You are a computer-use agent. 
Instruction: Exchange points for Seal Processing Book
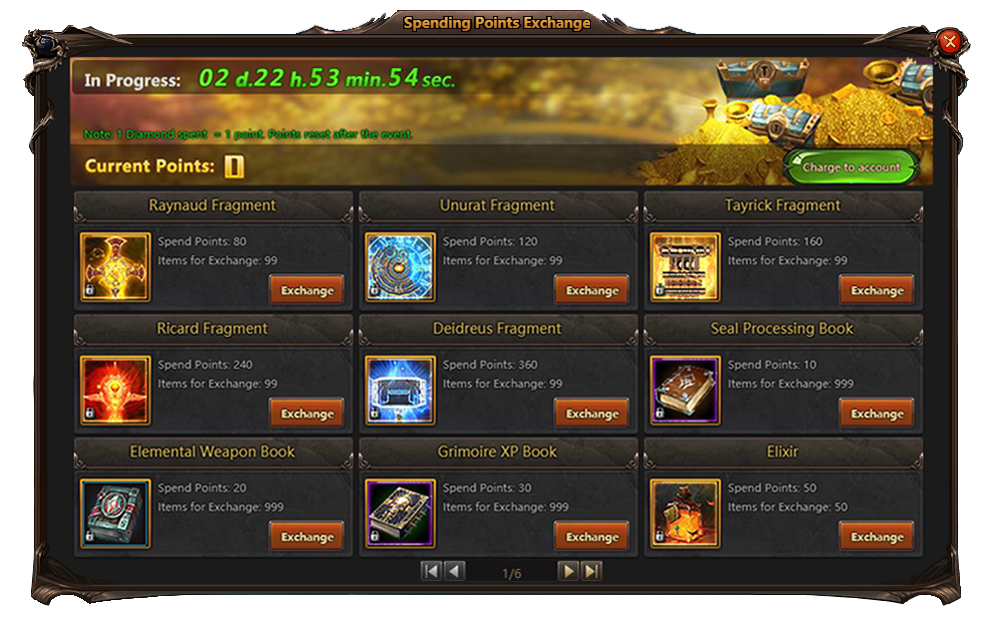point(877,413)
